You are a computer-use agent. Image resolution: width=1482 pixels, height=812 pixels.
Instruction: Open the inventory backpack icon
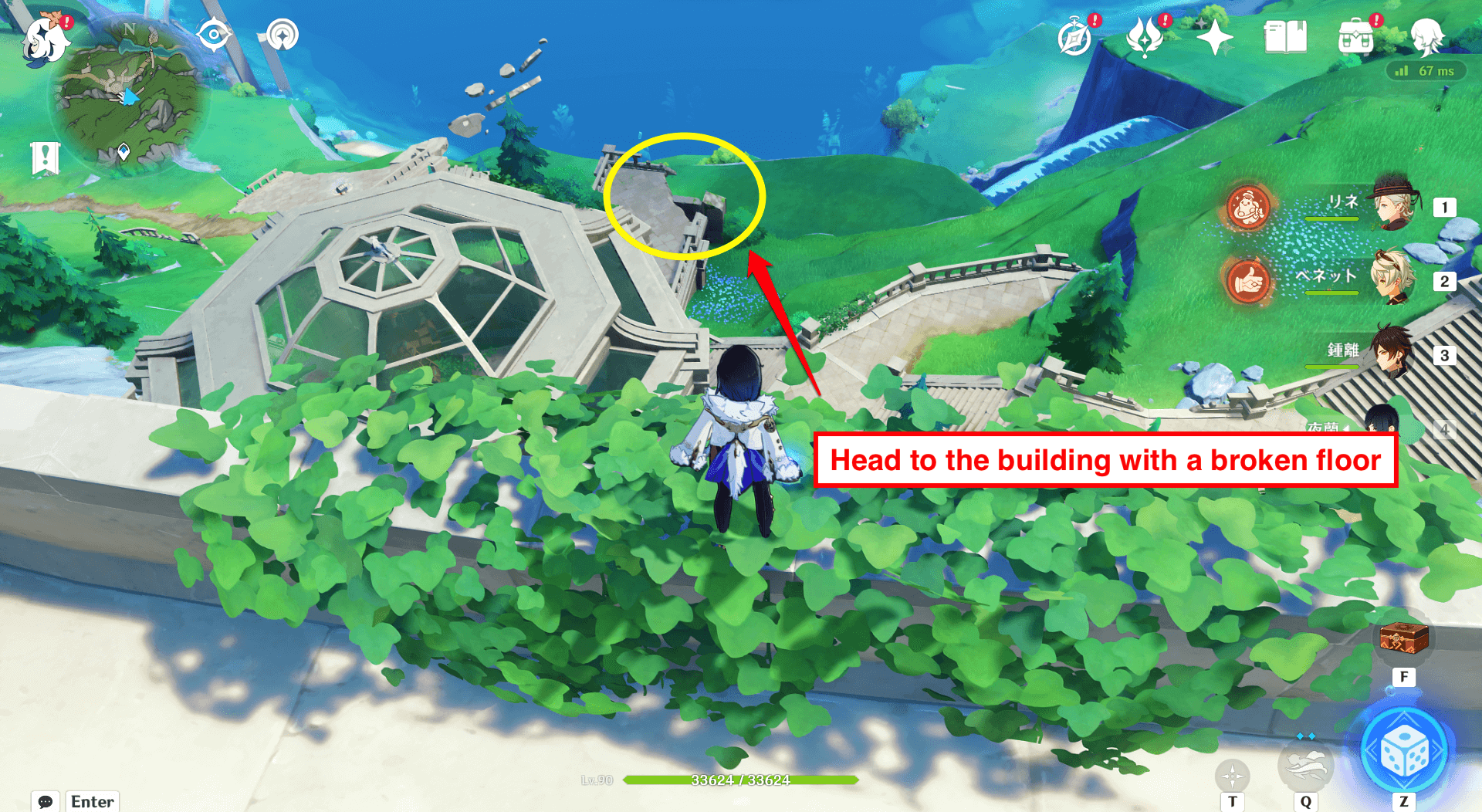coord(1357,35)
